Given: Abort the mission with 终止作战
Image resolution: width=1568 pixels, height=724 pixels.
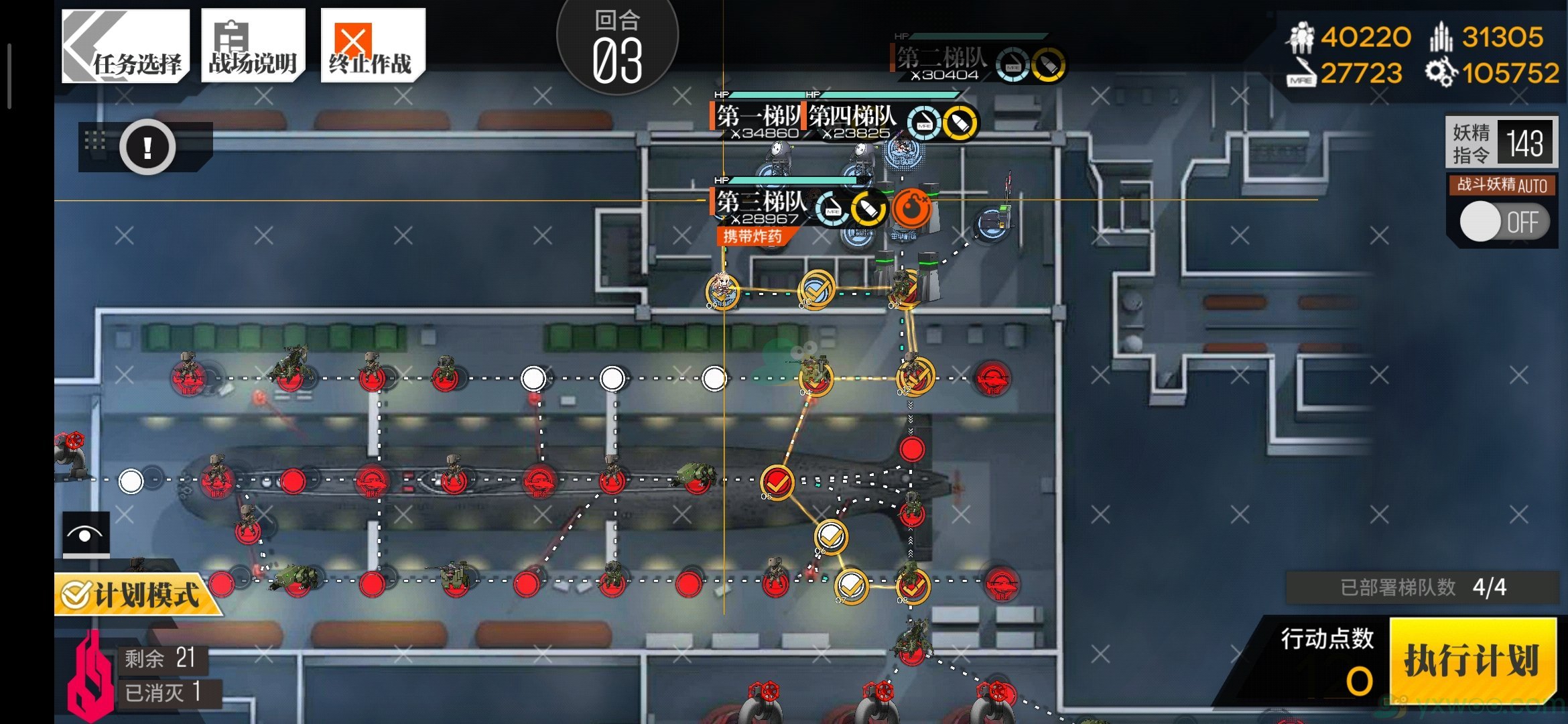Looking at the screenshot, I should (372, 46).
